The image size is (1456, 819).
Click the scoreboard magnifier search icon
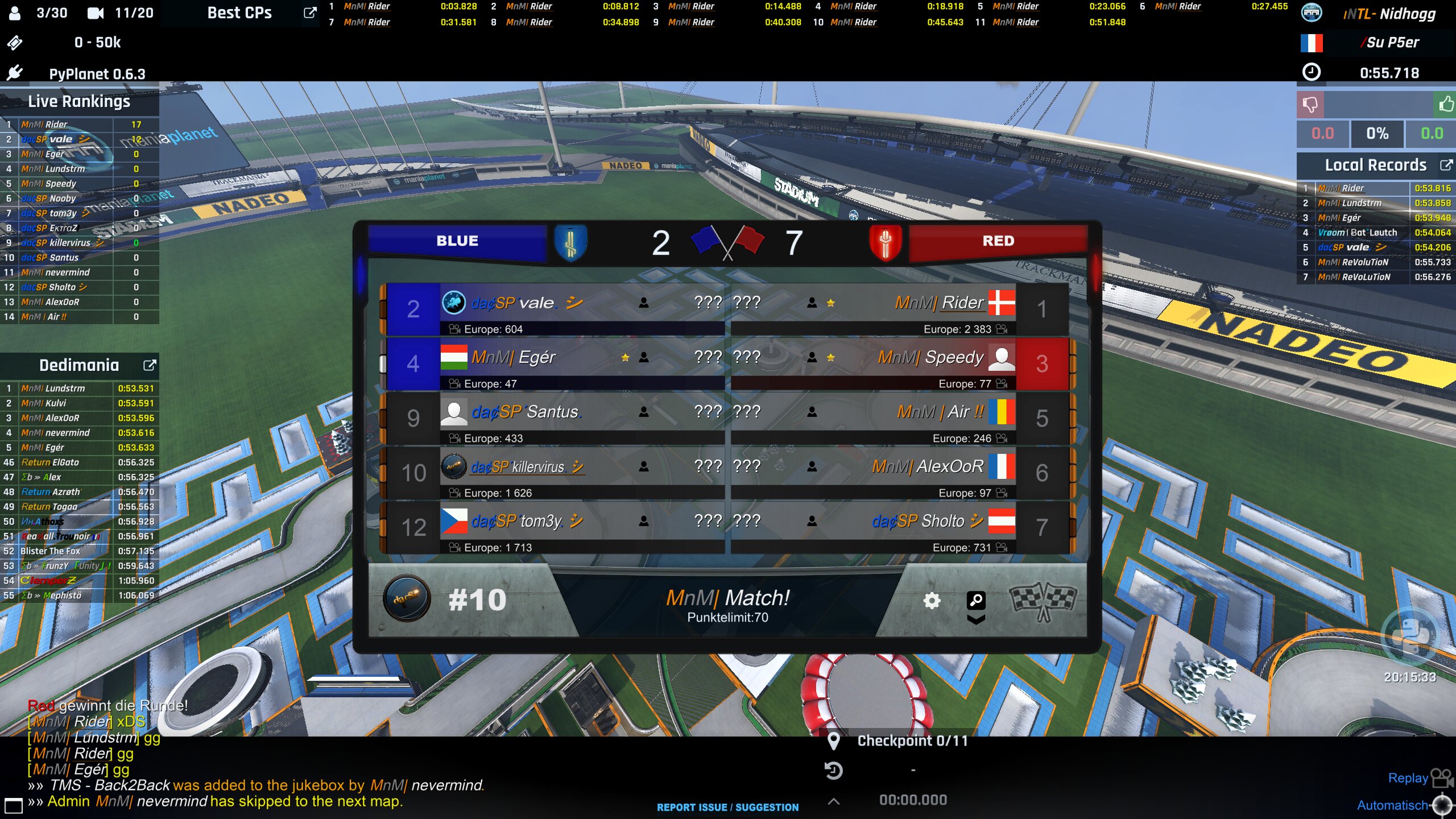pyautogui.click(x=976, y=599)
